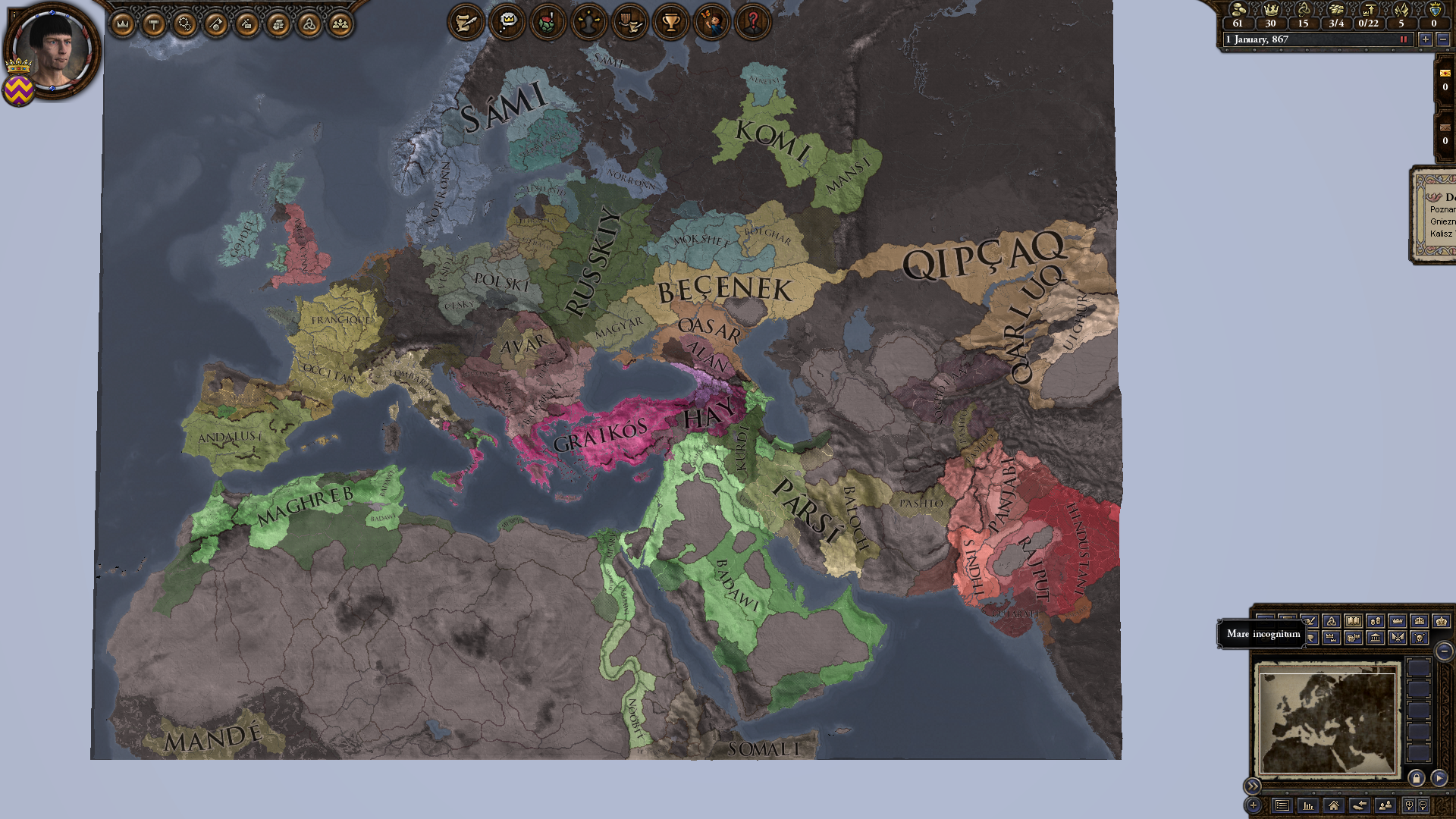Viewport: 1456px width, 819px height.
Task: Open the statistics chart icon on bottom bar
Action: (x=1308, y=807)
